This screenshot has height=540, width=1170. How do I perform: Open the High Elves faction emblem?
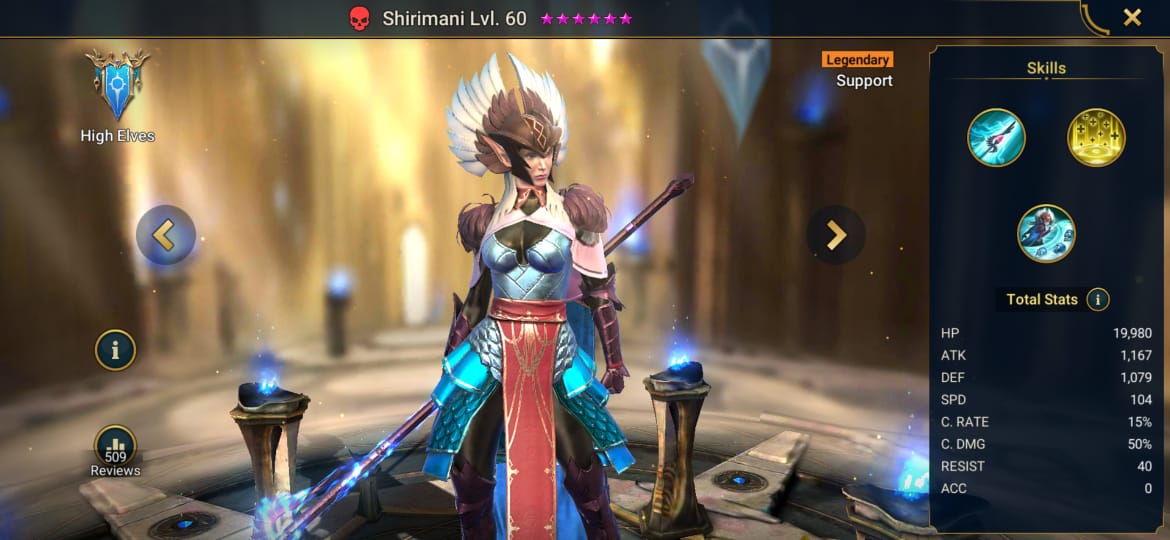click(x=117, y=87)
